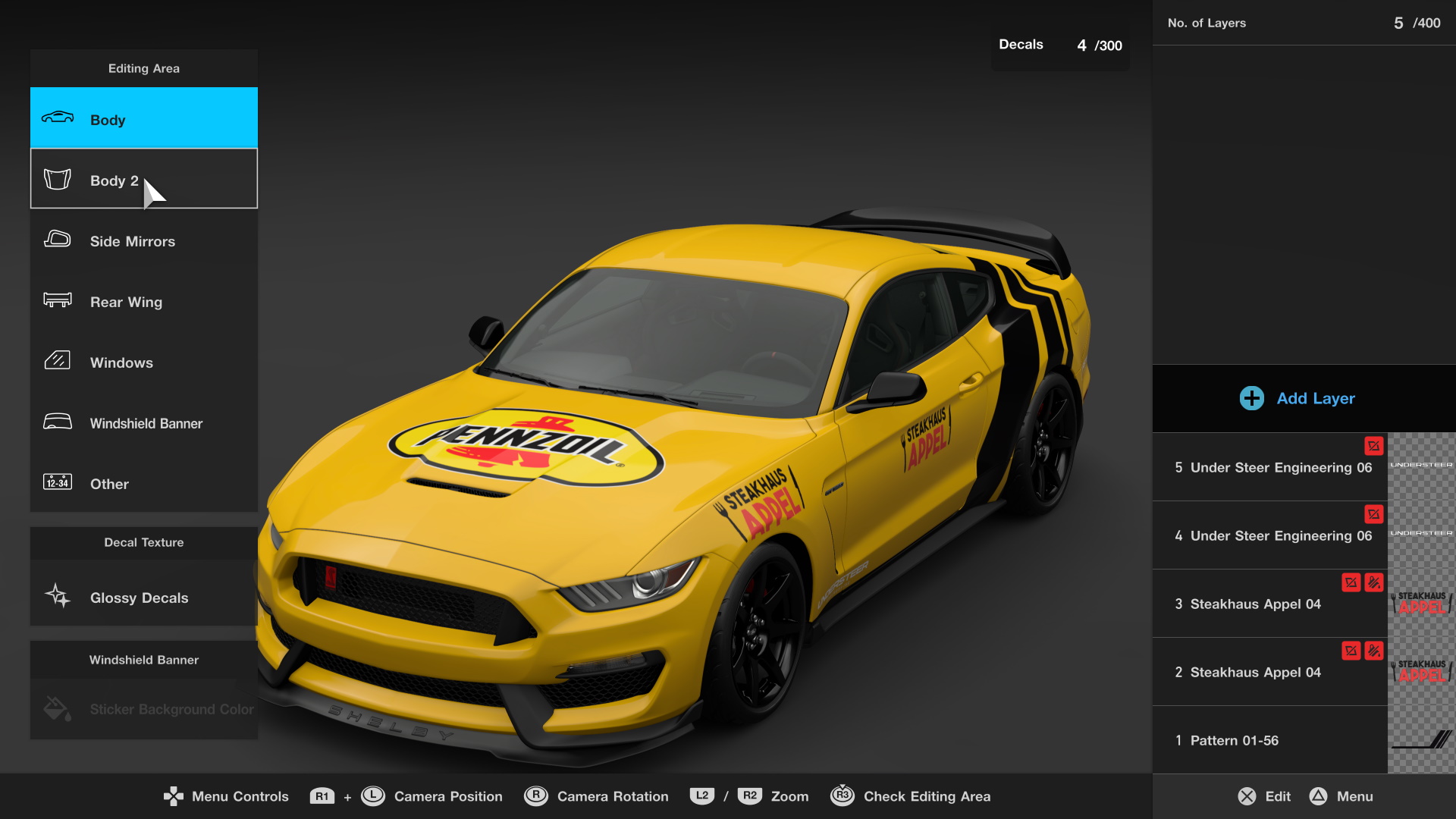The image size is (1456, 819).
Task: Click the Body 2 hood icon
Action: click(x=57, y=178)
